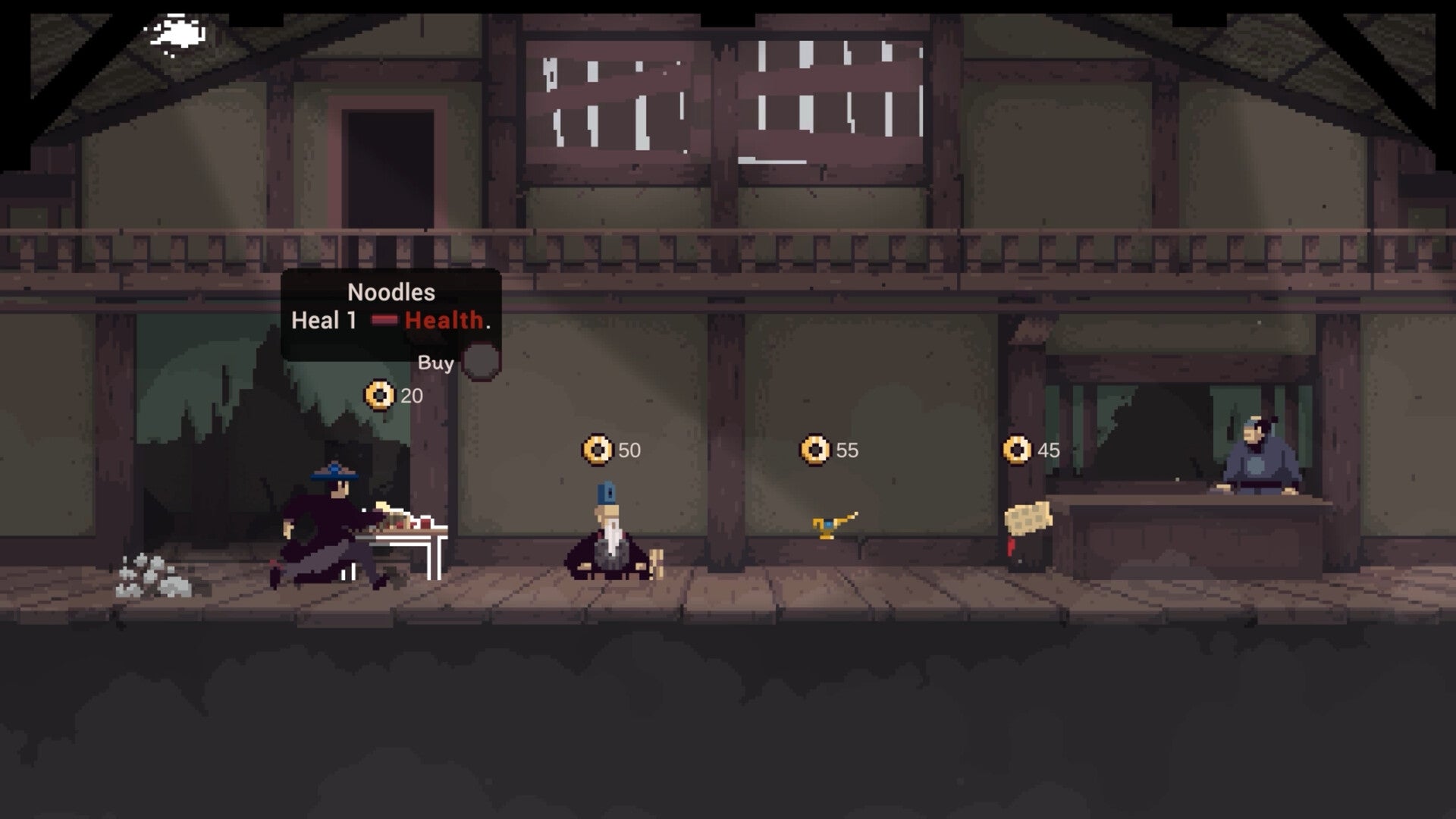Click the Buy label on the tooltip

[x=435, y=362]
